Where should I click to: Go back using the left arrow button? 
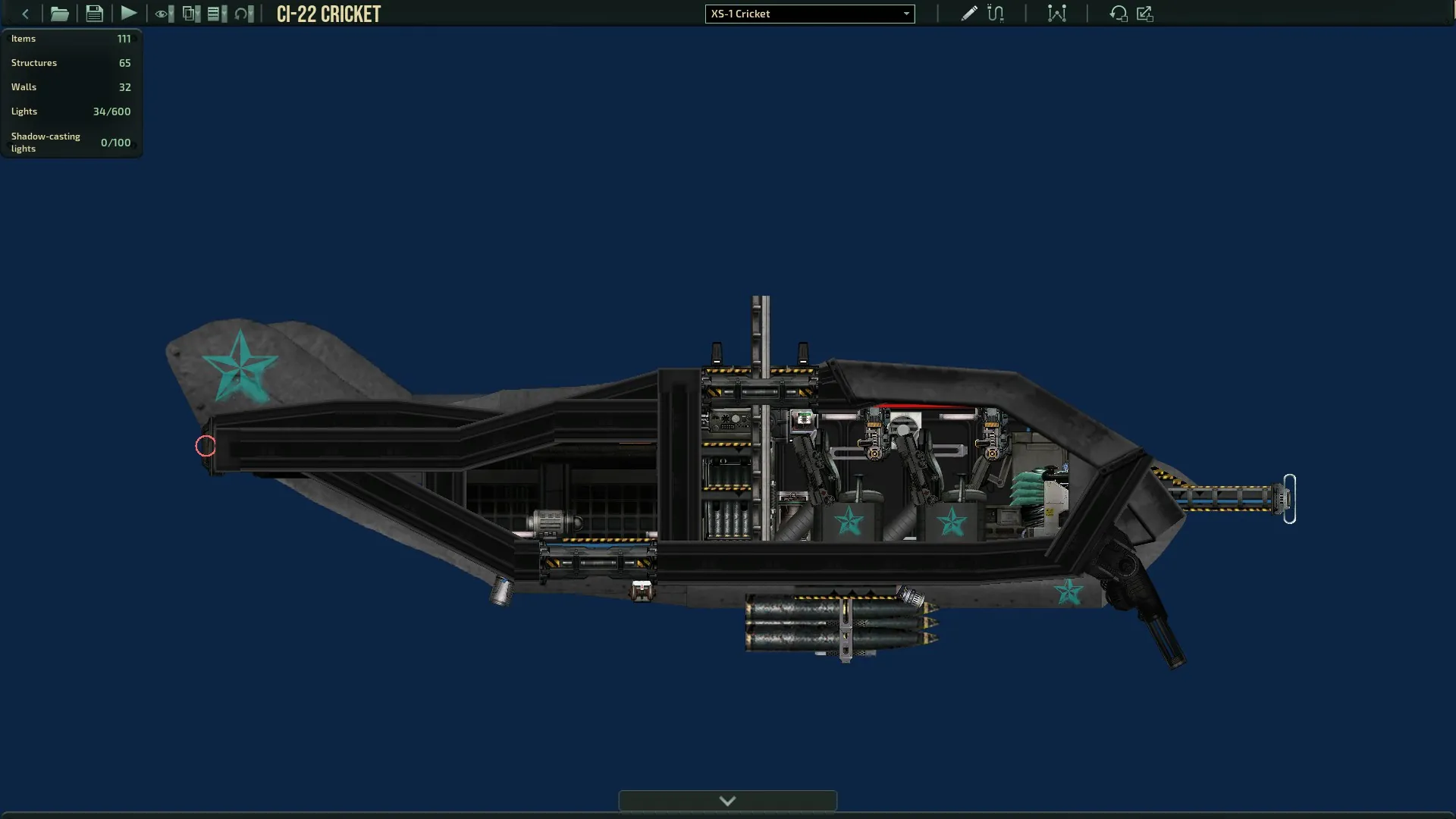click(25, 14)
